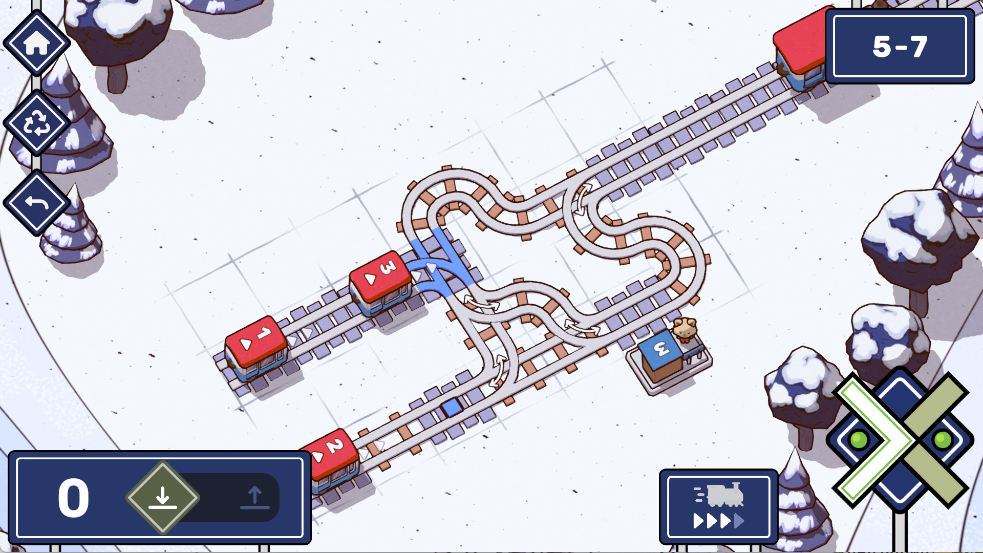Viewport: 983px width, 553px height.
Task: Start the trains with the crossing sign
Action: [x=899, y=440]
